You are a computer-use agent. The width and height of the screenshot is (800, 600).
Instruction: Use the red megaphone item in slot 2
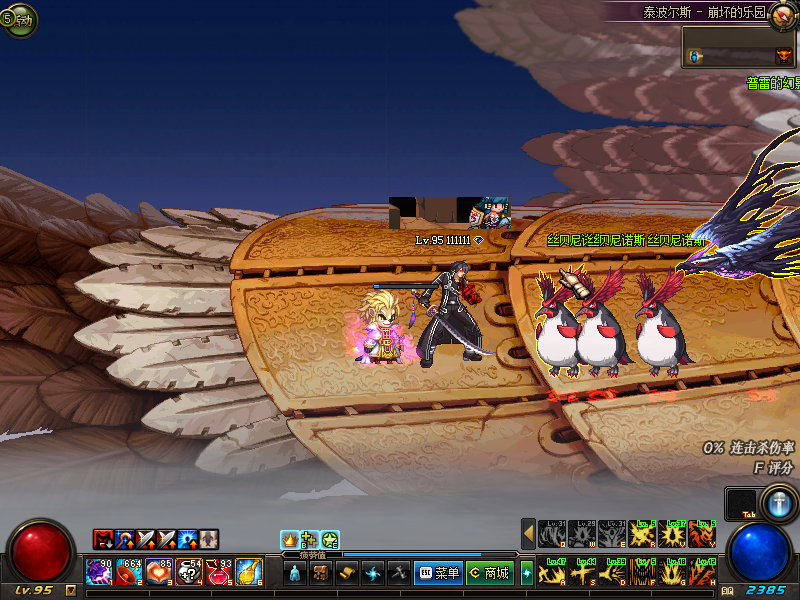click(128, 572)
